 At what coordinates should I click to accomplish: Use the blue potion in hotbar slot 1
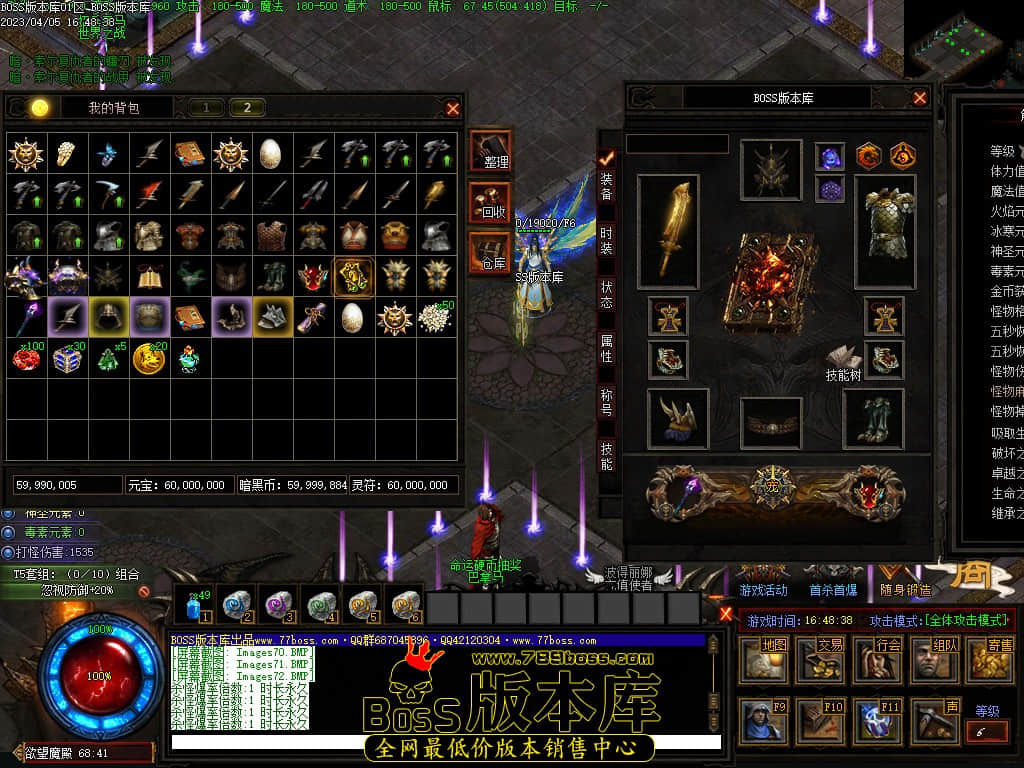pyautogui.click(x=194, y=607)
